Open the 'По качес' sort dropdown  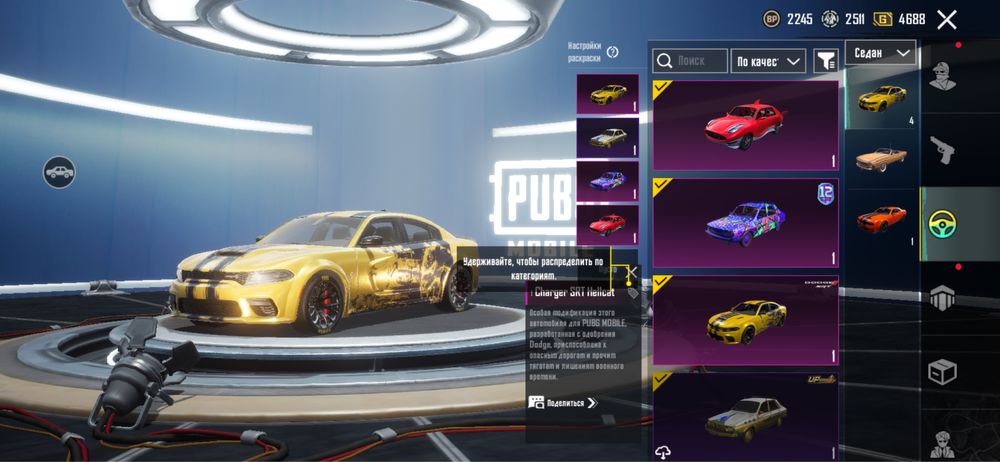768,61
